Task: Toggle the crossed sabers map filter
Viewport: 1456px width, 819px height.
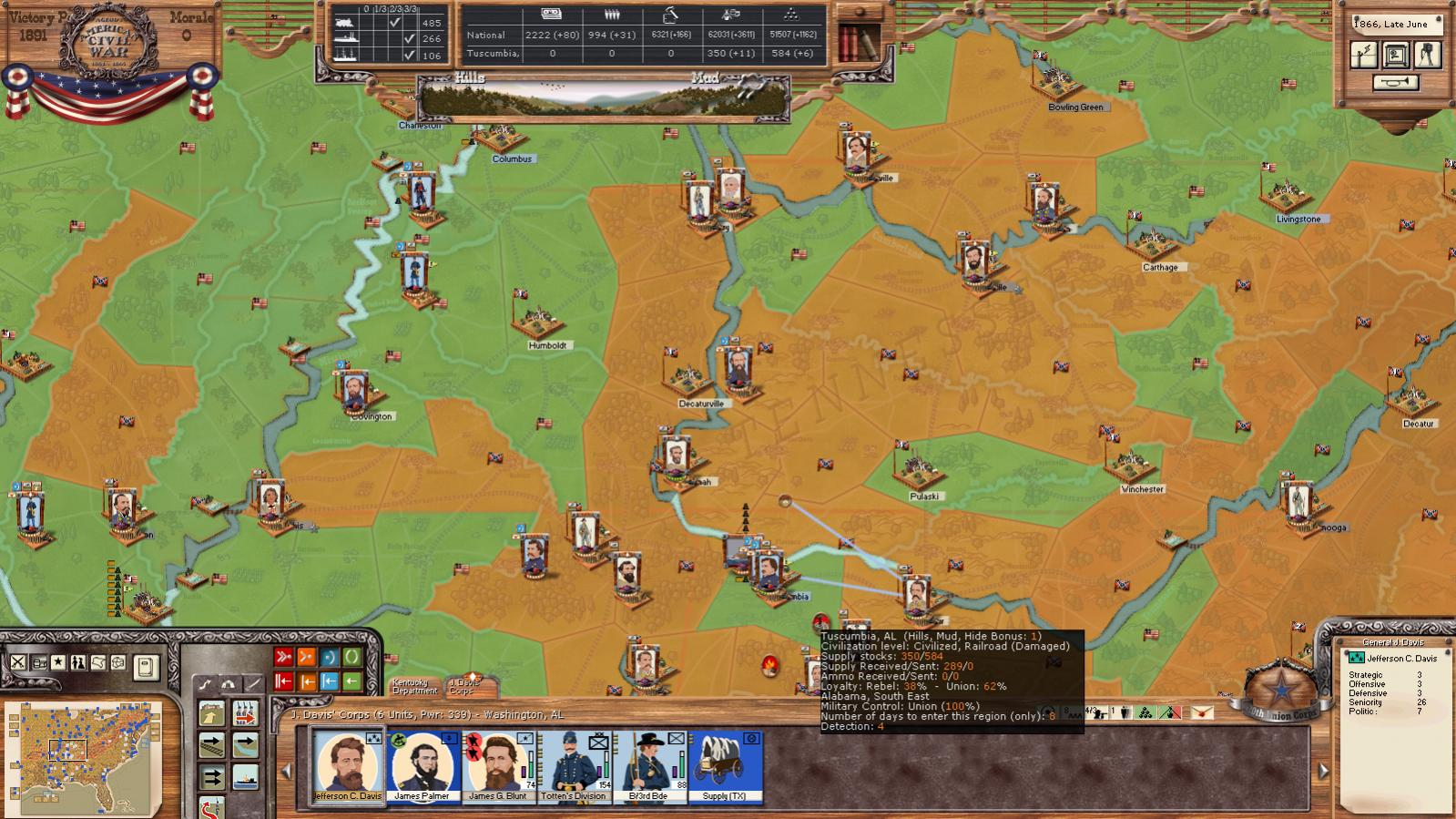Action: tap(17, 662)
